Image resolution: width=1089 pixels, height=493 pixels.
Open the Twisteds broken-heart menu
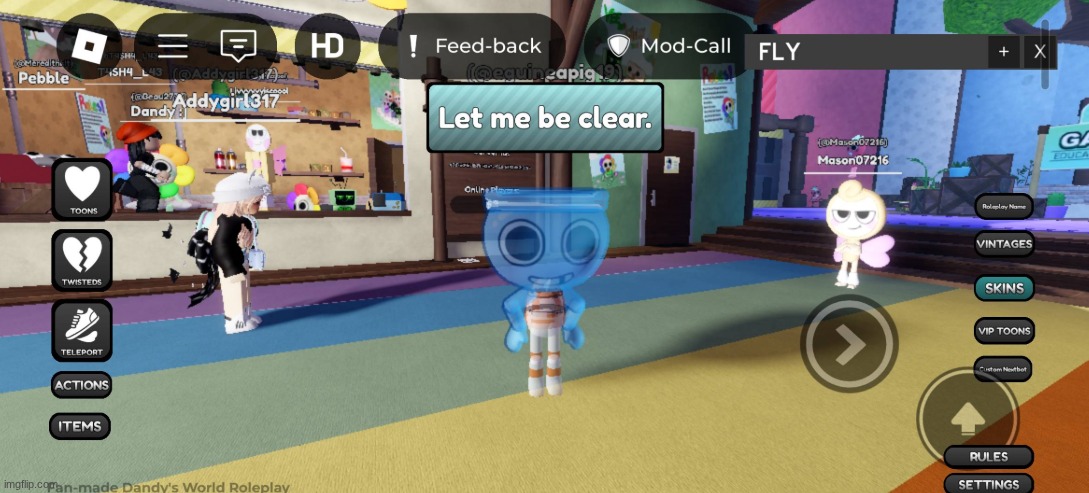82,260
